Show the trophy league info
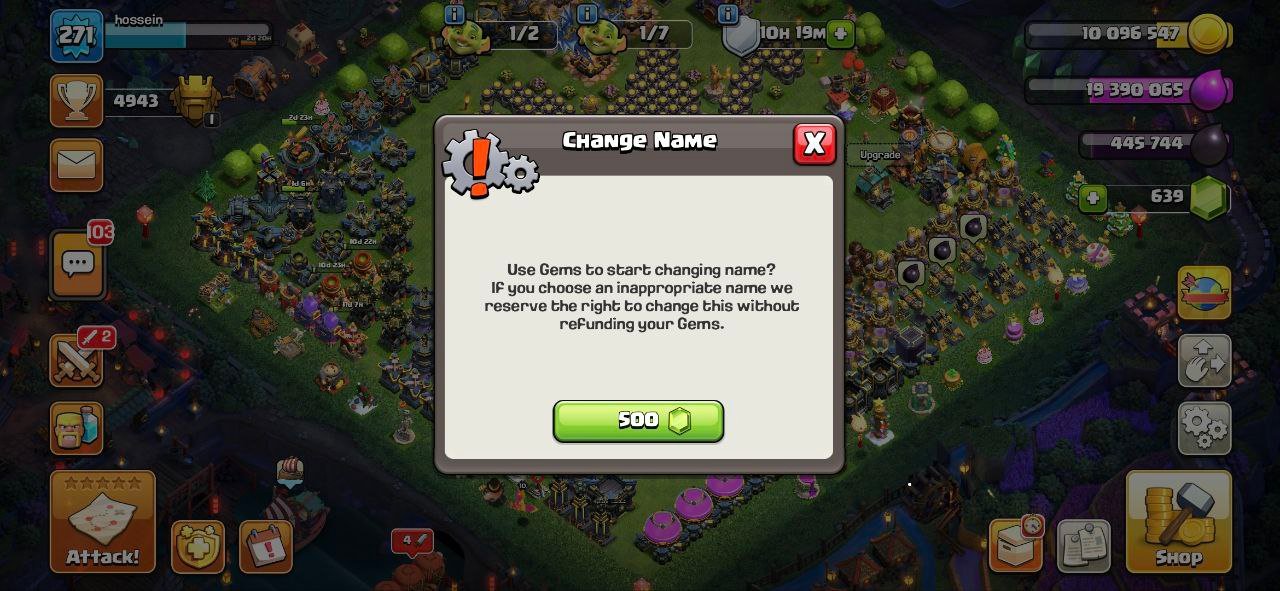The width and height of the screenshot is (1280, 591). pos(77,101)
